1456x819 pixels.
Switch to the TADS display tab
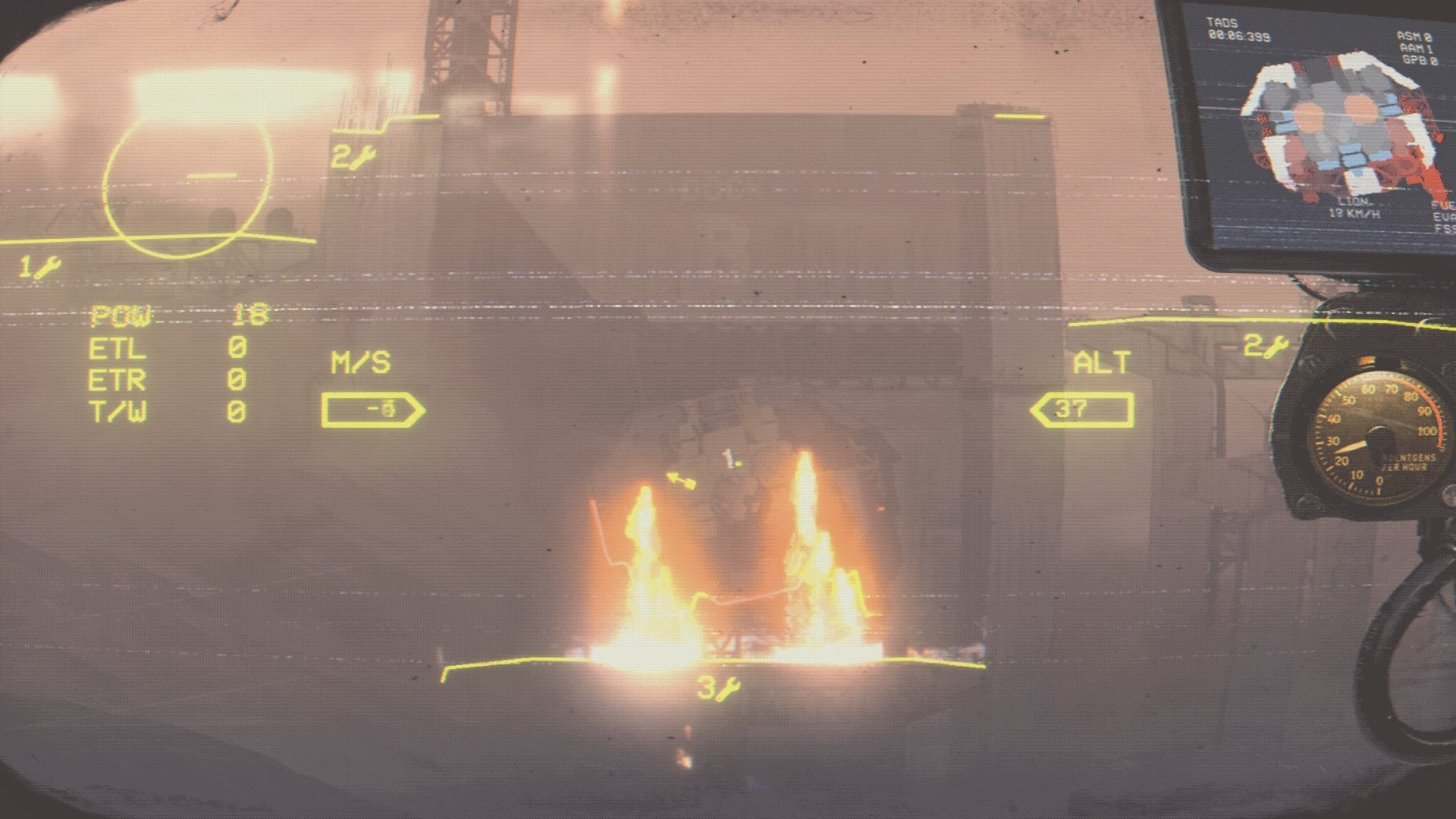click(x=1222, y=23)
